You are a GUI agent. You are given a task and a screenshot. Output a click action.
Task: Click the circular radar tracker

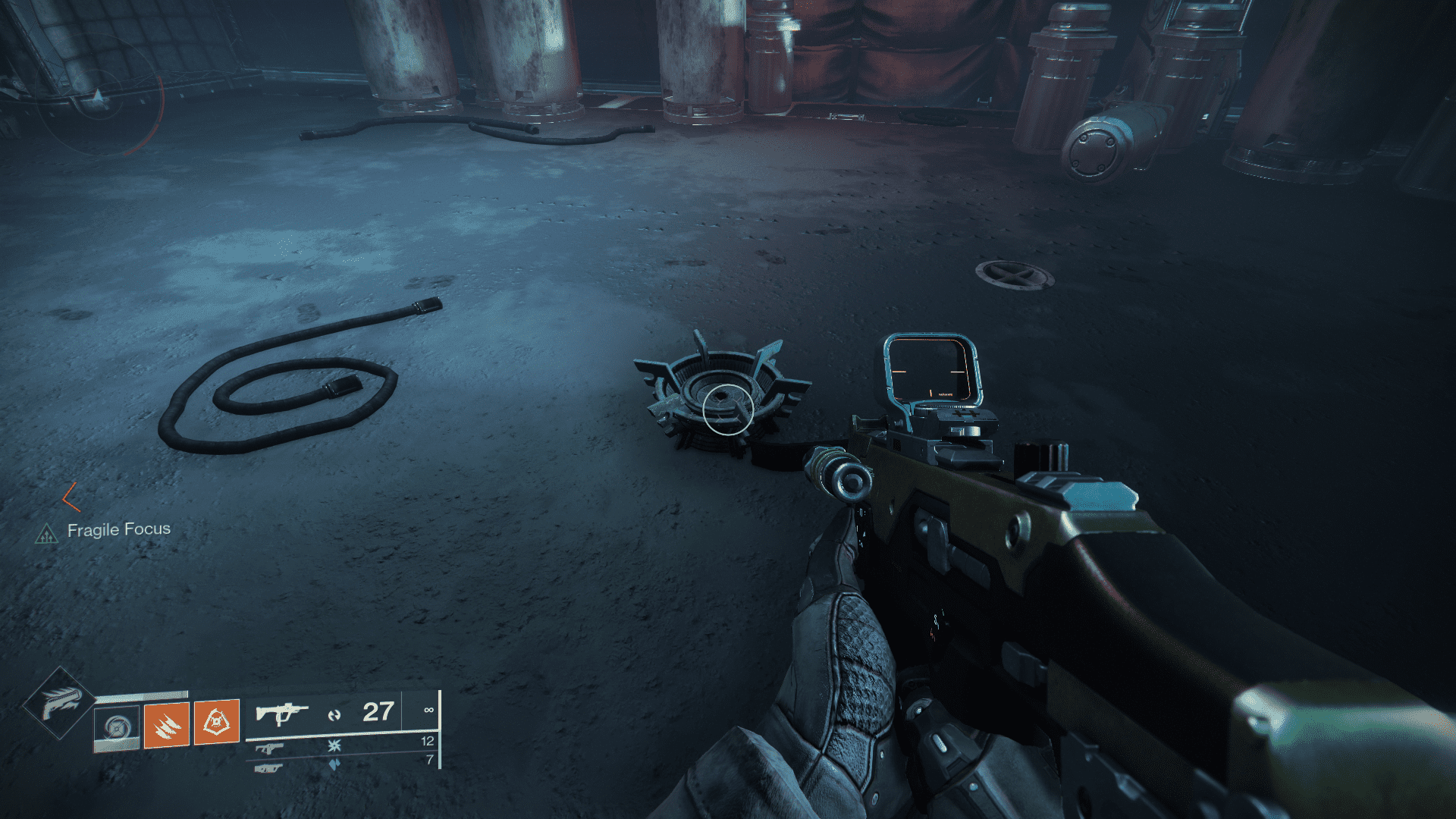(99, 96)
